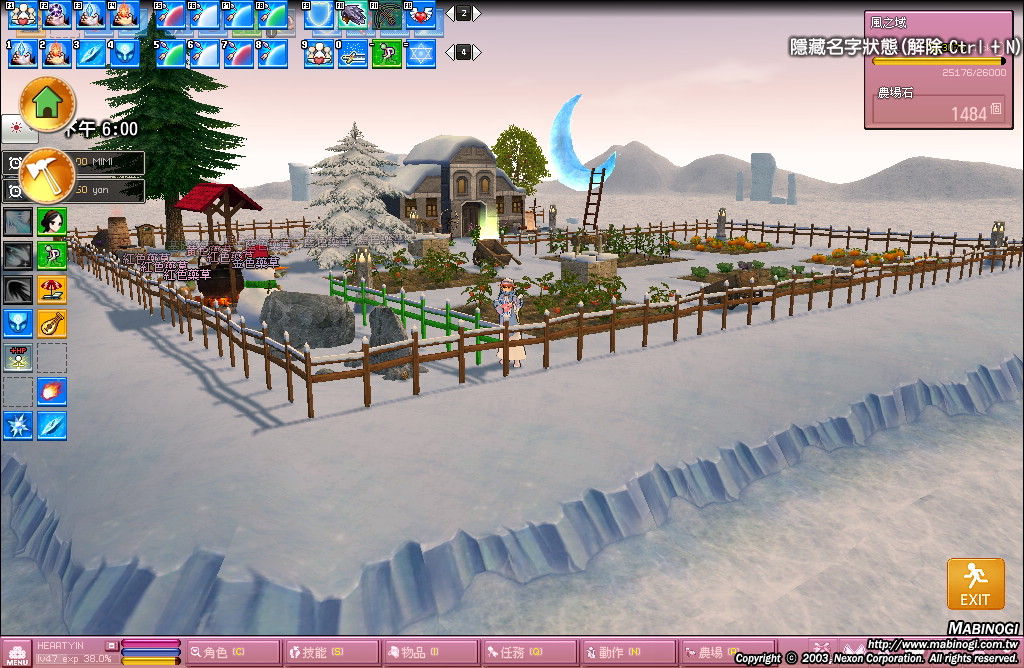Select the black-haired character portrait icon
Screen dimensions: 1024x668
pyautogui.click(x=52, y=221)
